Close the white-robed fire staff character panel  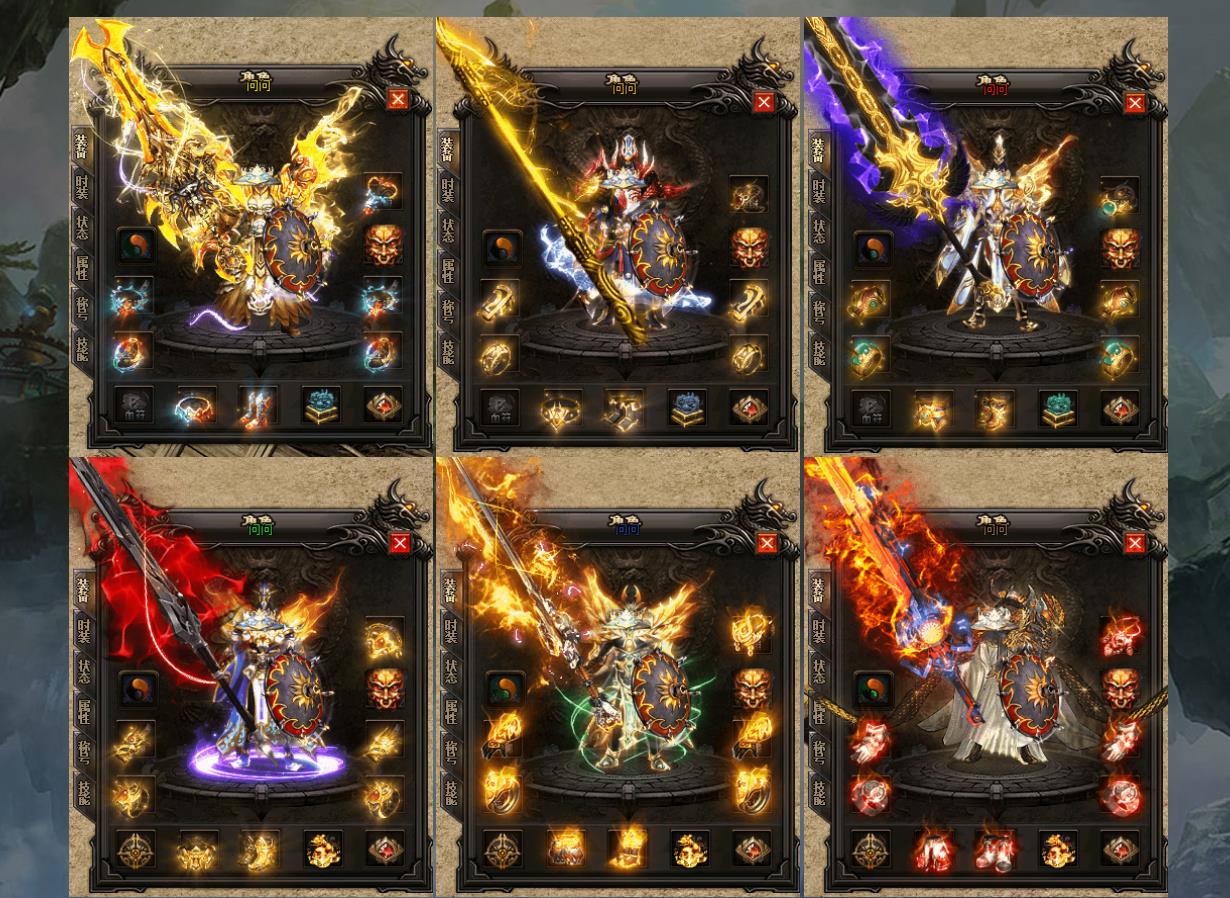pyautogui.click(x=1134, y=543)
